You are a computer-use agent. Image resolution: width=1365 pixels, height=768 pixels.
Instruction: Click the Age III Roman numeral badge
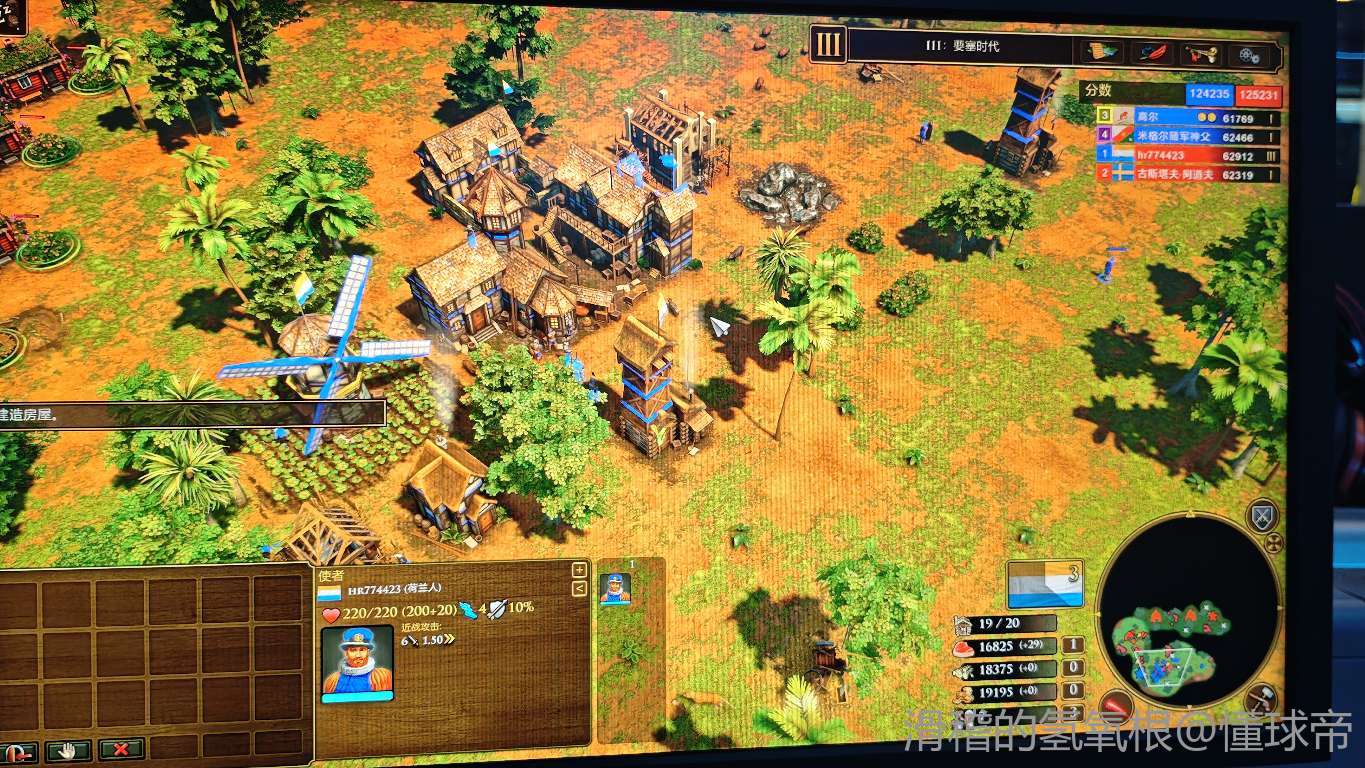pos(829,44)
